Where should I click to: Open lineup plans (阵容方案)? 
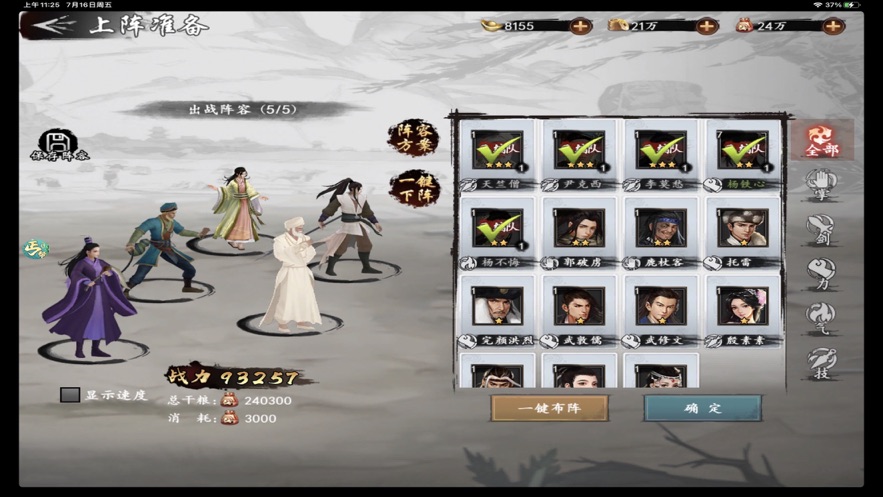click(x=412, y=138)
